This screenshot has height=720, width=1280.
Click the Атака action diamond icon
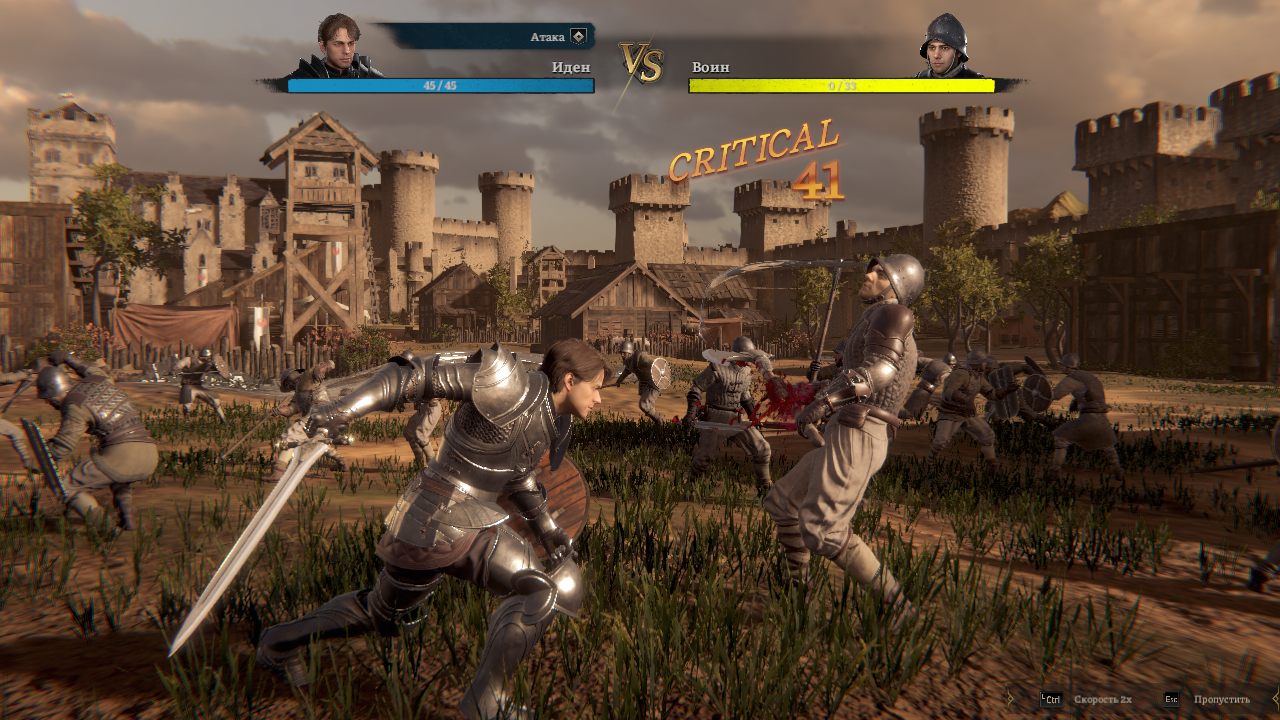click(578, 37)
